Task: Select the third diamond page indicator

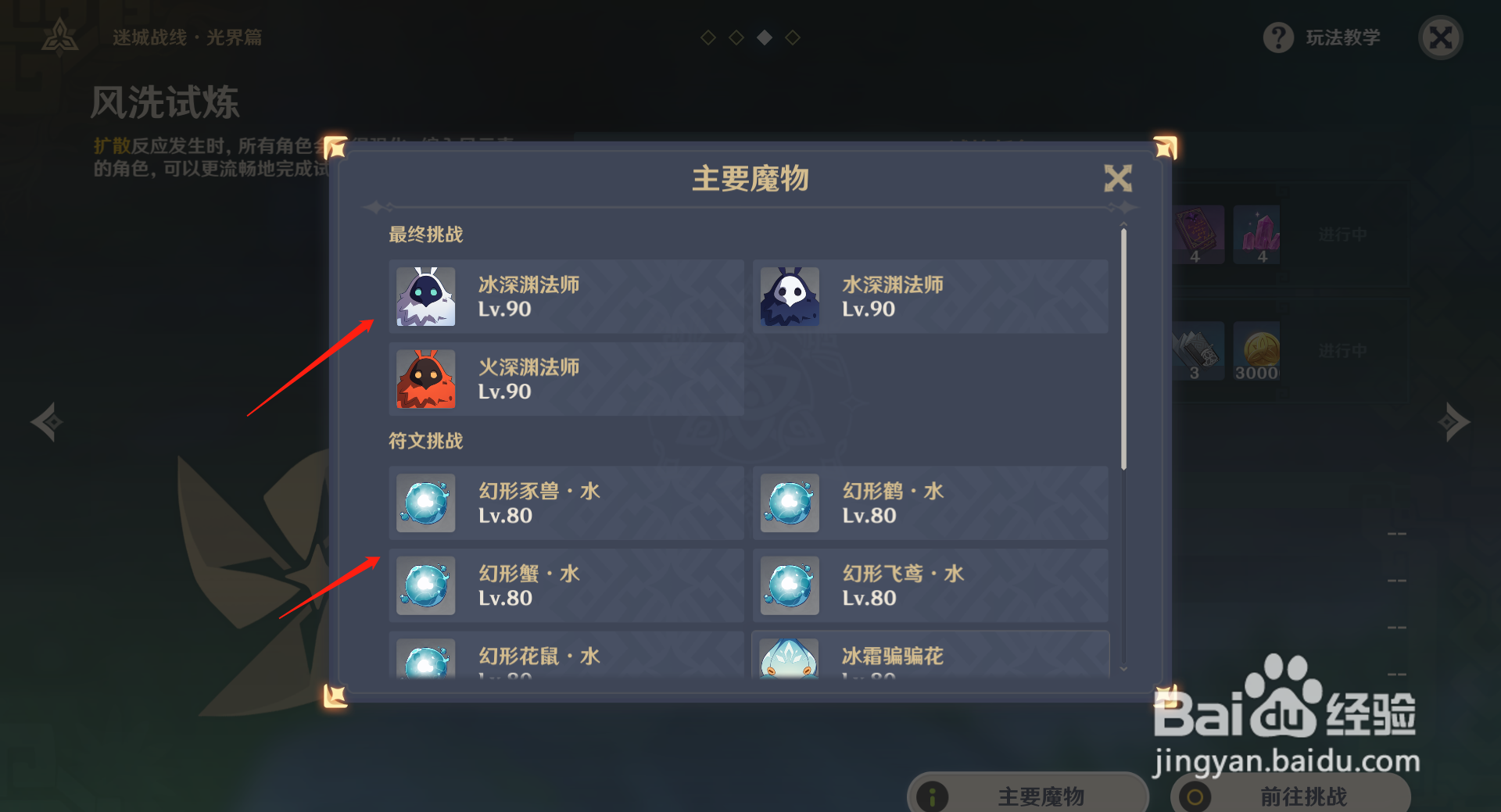Action: 764,36
